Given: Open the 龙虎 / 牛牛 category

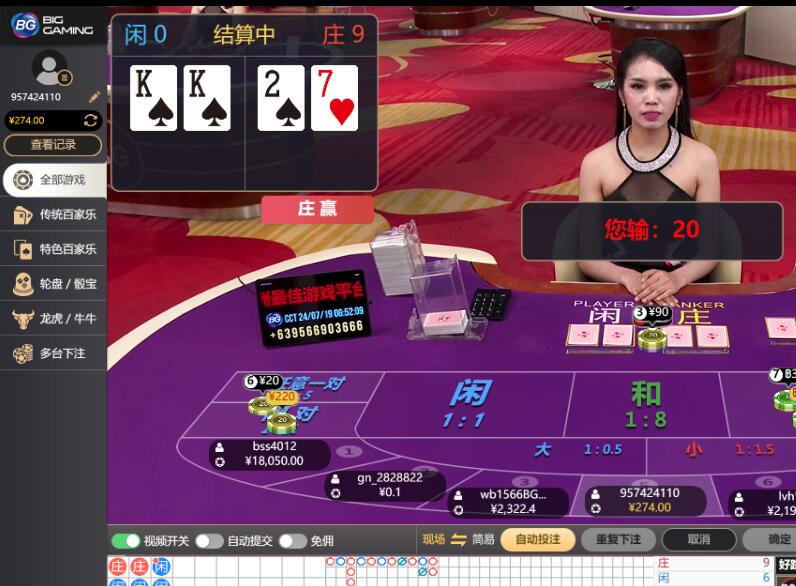Looking at the screenshot, I should point(53,319).
